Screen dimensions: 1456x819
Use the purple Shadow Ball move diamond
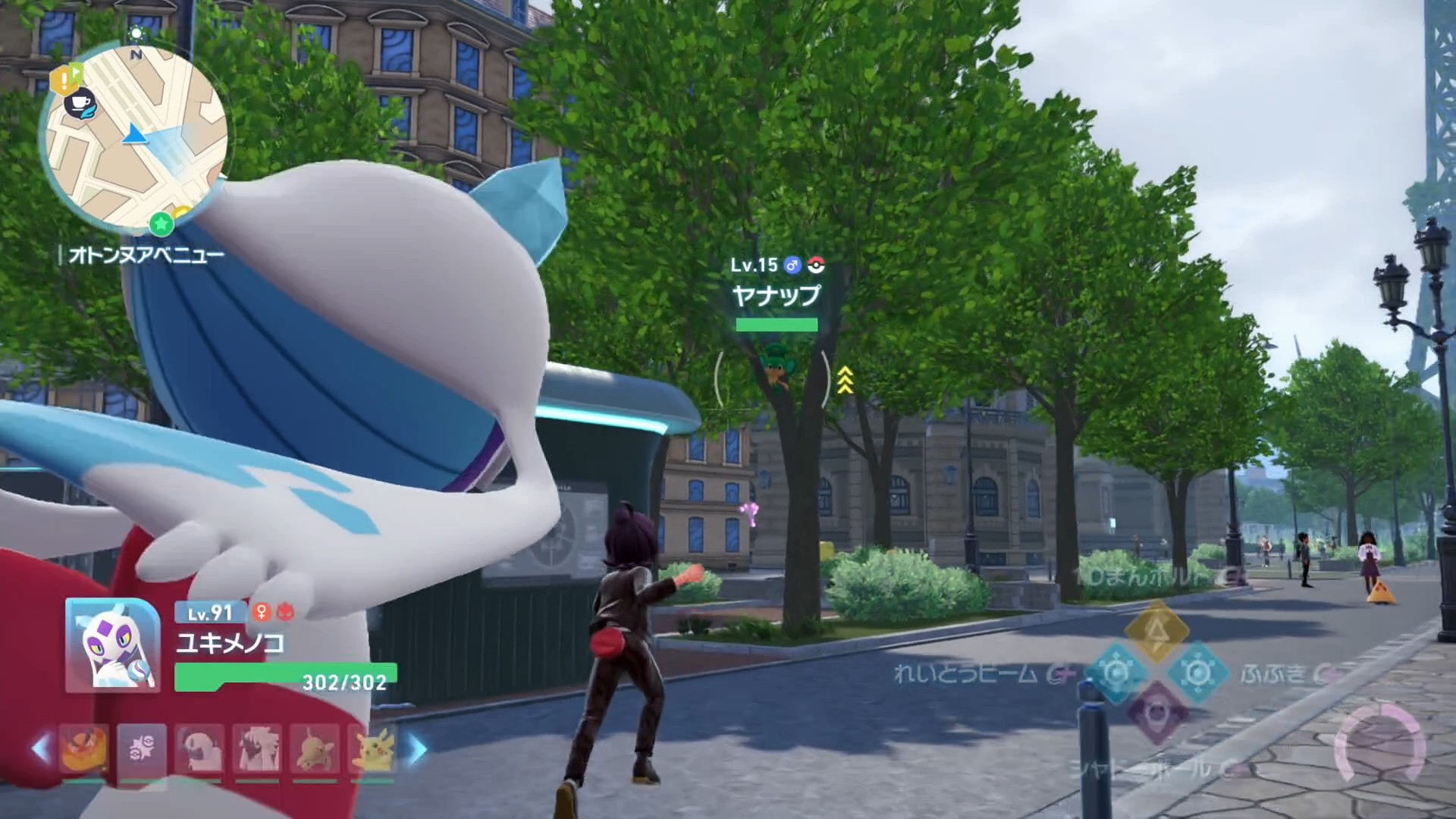point(1156,713)
